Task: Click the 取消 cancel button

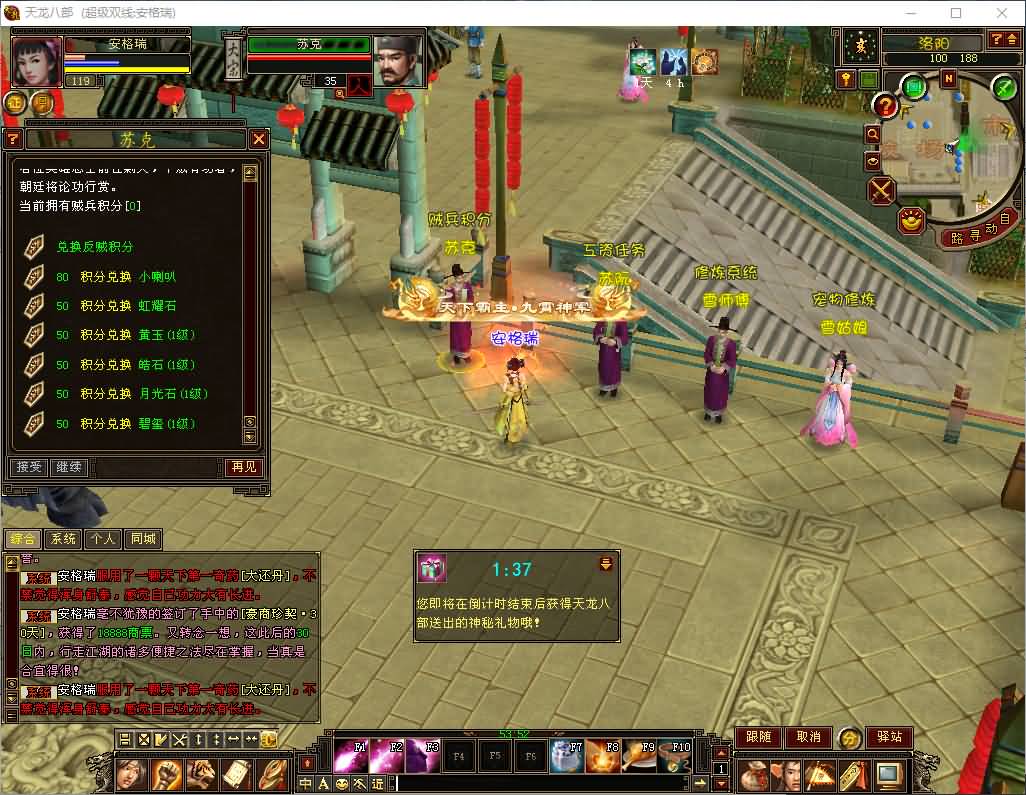Action: click(808, 737)
